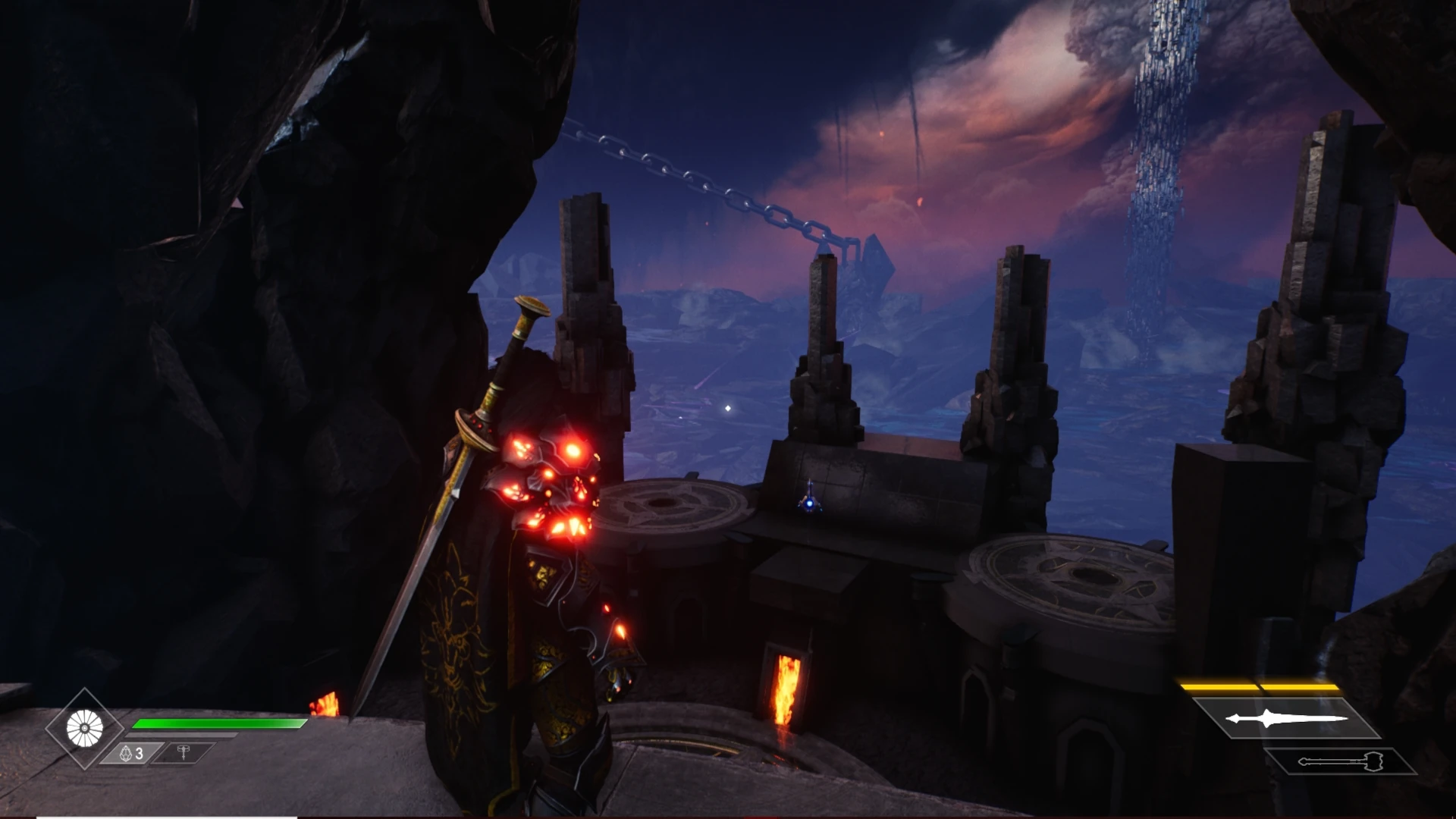
Task: Switch to the hammer weapon slot
Action: tap(1340, 761)
